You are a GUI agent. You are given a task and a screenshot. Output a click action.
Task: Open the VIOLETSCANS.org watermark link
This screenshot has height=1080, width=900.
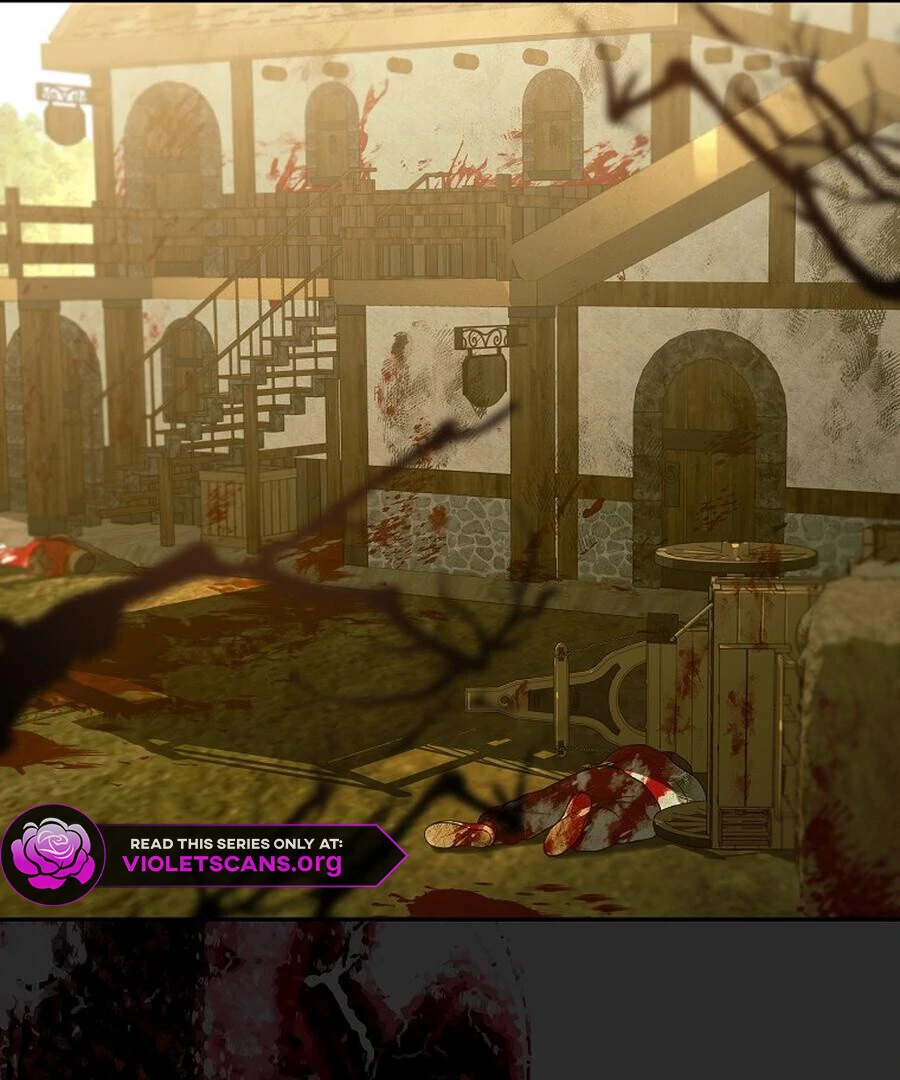pyautogui.click(x=232, y=863)
